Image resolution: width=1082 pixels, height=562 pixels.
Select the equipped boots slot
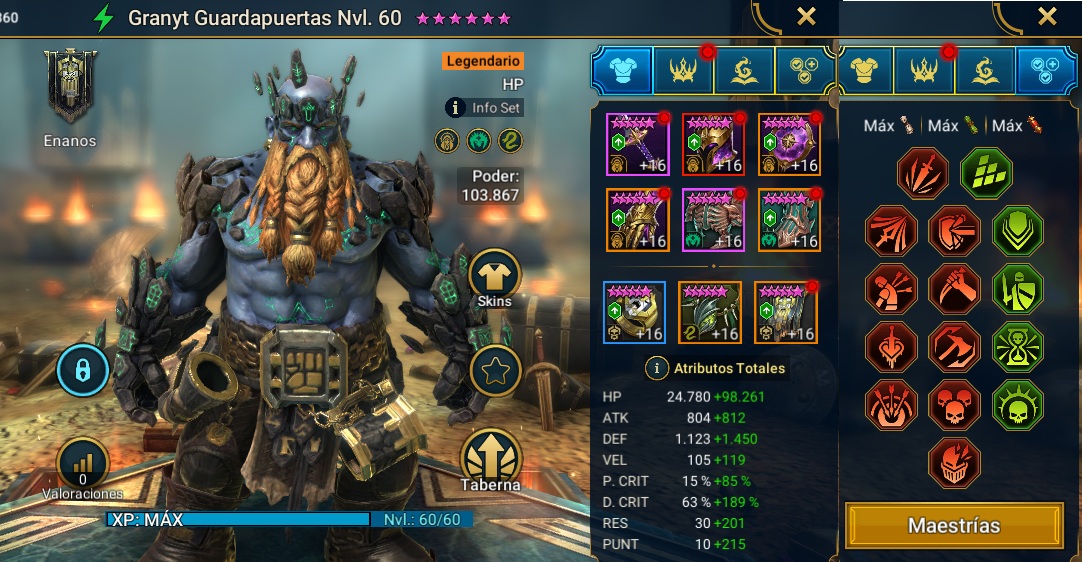[x=789, y=220]
